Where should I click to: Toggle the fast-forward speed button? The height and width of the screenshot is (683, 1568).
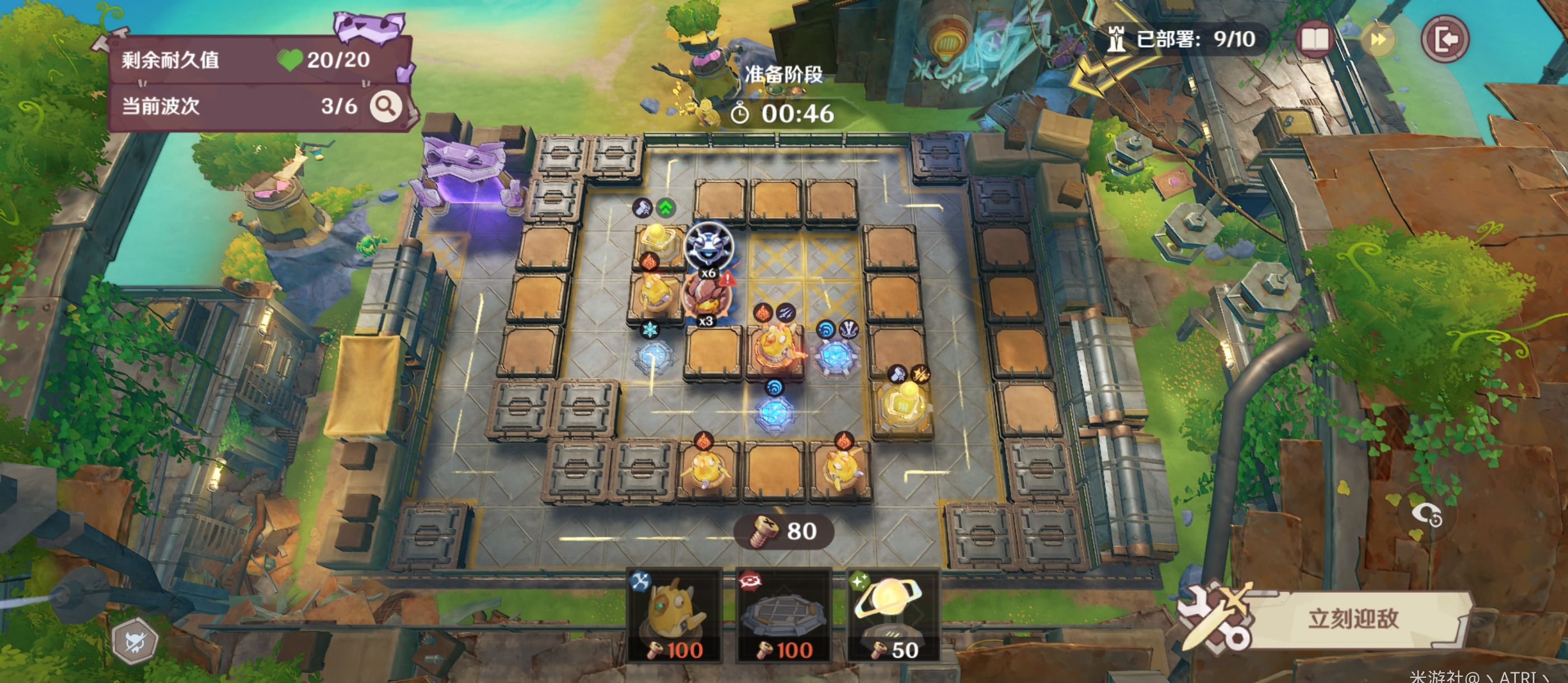pos(1379,40)
